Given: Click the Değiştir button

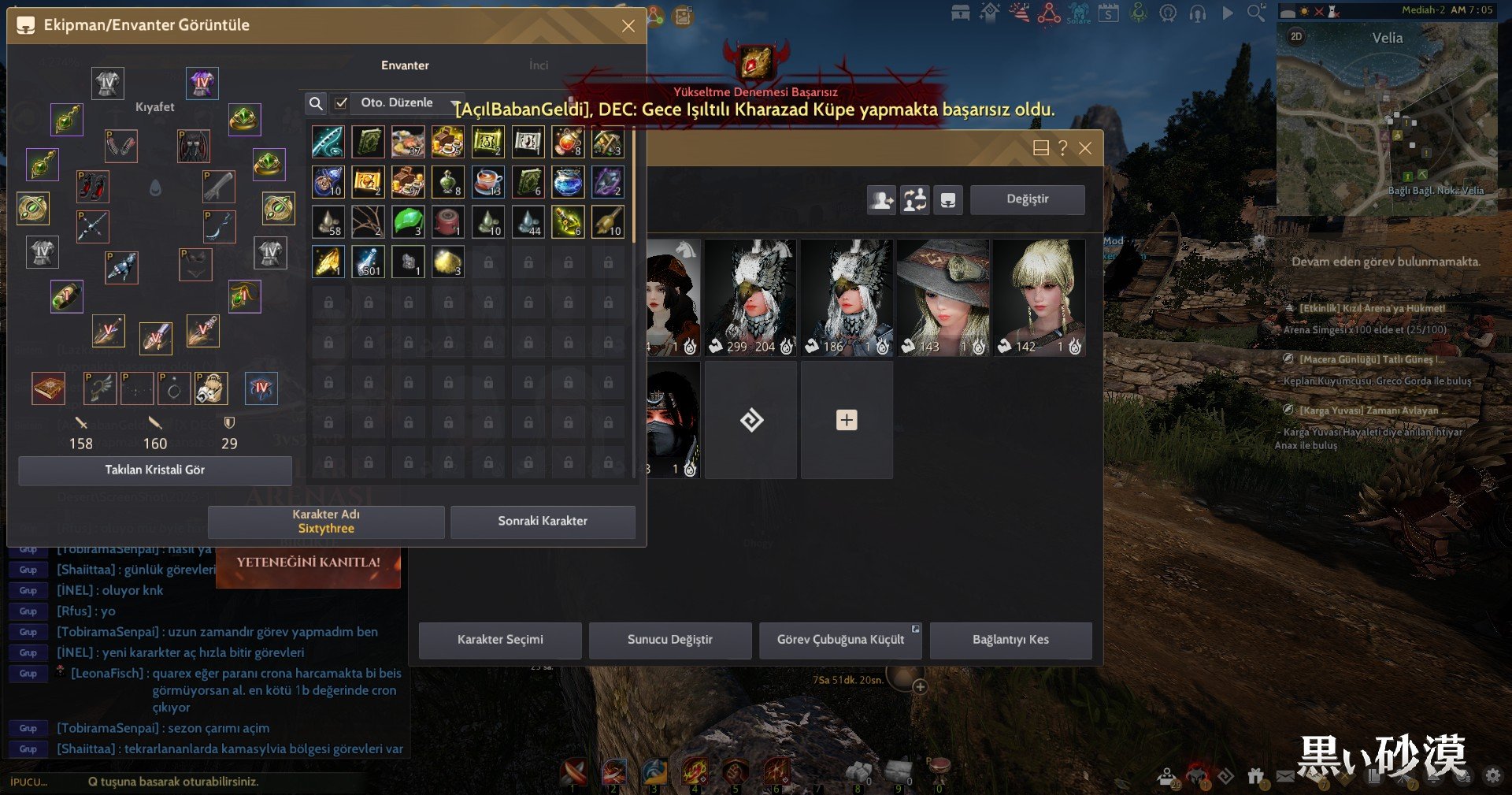Looking at the screenshot, I should 1027,199.
